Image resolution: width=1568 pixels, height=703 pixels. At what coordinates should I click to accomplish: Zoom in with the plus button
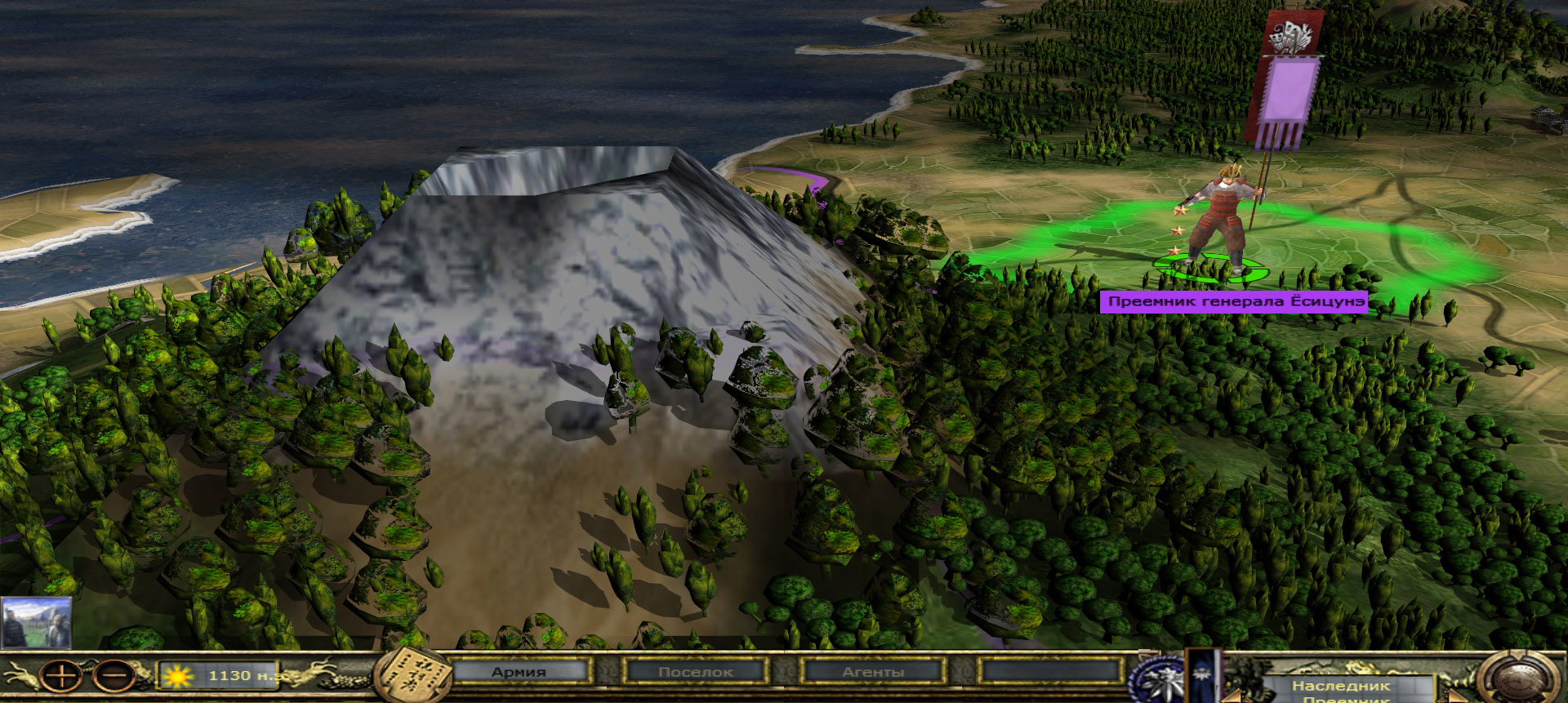[x=61, y=677]
